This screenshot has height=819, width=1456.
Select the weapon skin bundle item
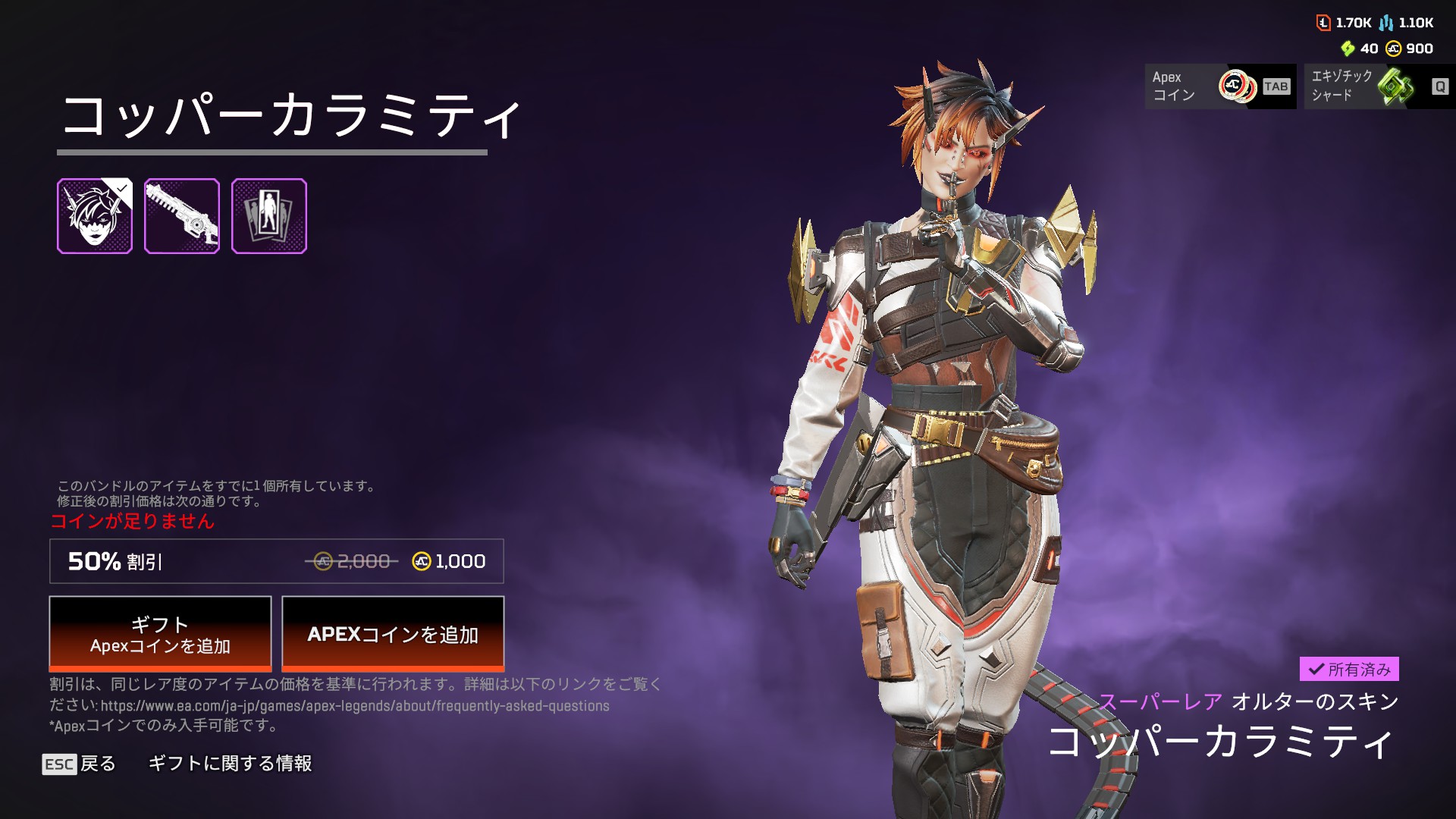point(182,216)
